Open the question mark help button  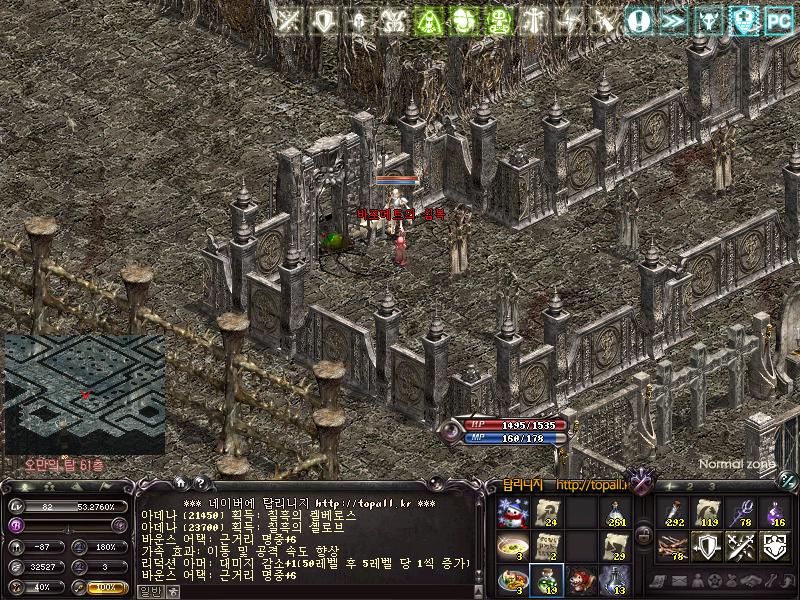coord(200,483)
